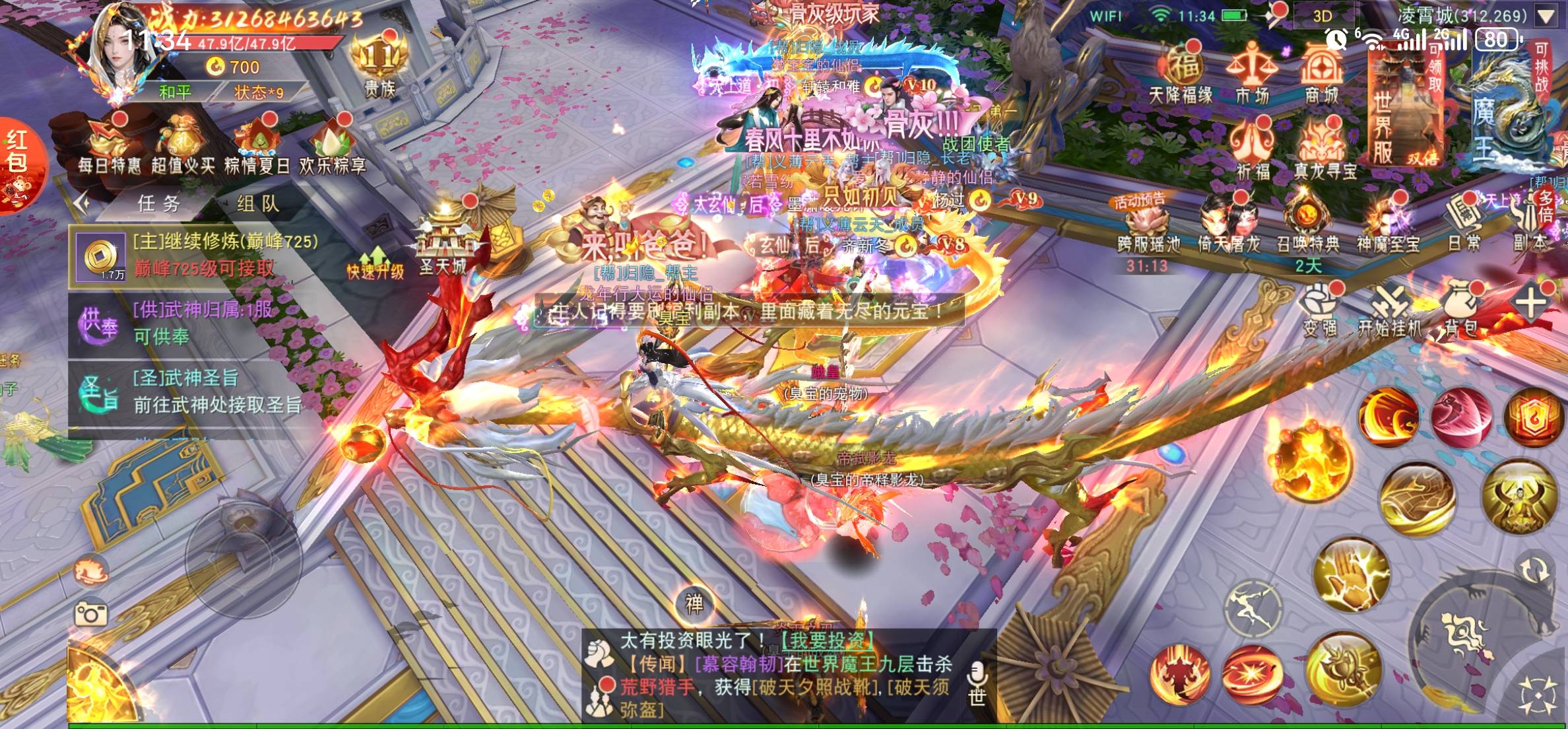Open the 市场 market

point(1252,74)
